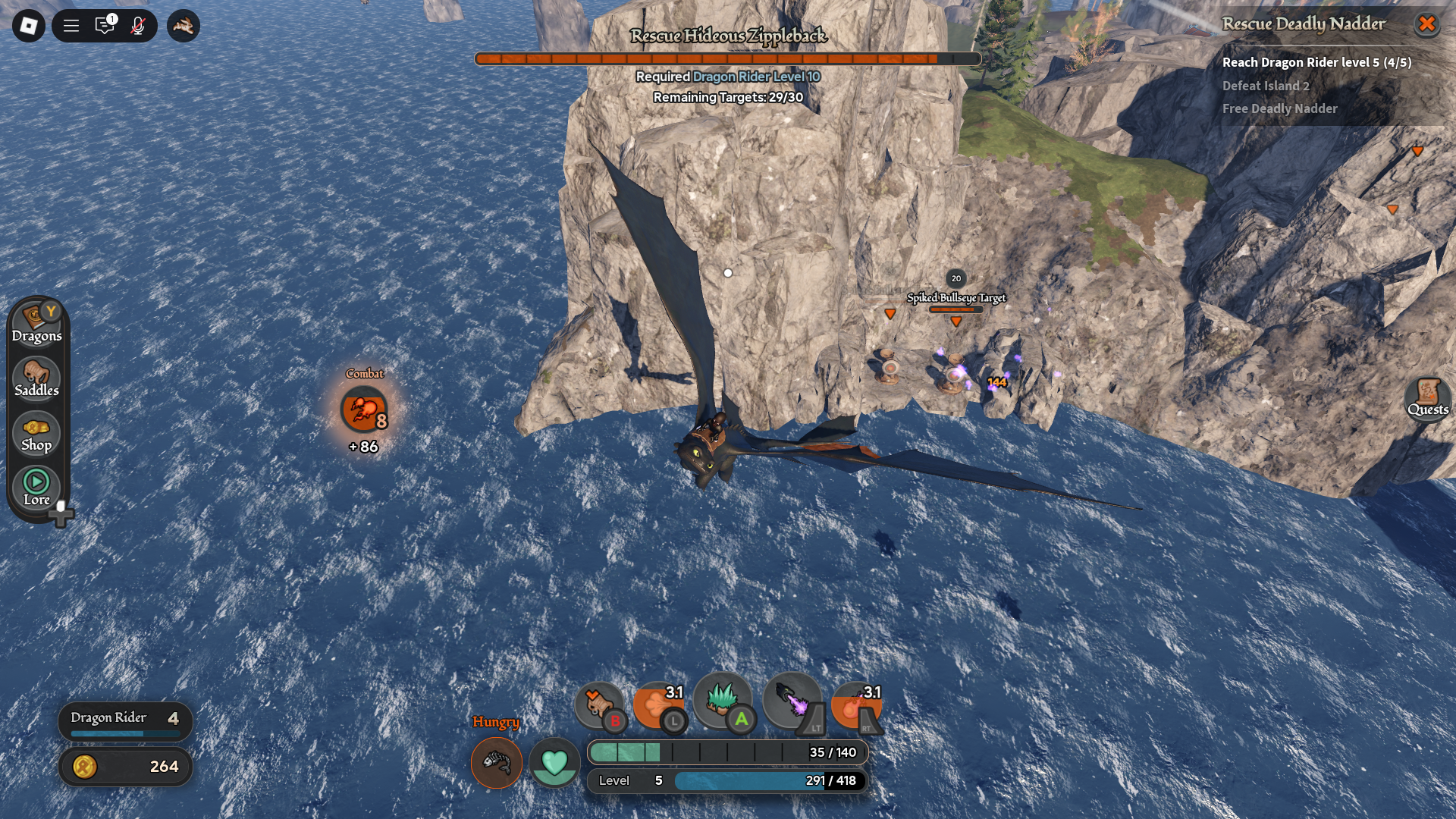The width and height of the screenshot is (1456, 819).
Task: Open the hamburger menu
Action: [71, 26]
